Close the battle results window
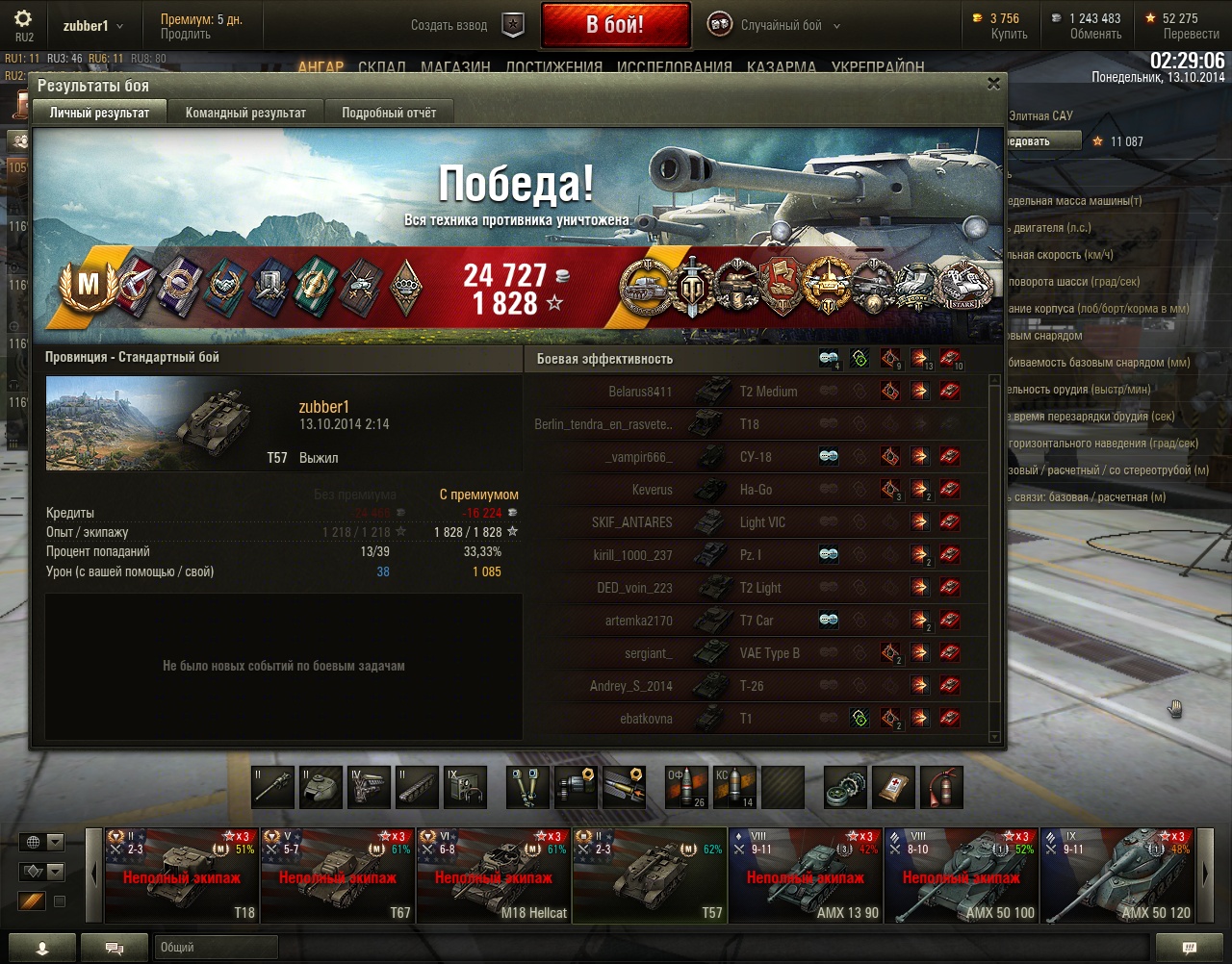 pyautogui.click(x=993, y=85)
